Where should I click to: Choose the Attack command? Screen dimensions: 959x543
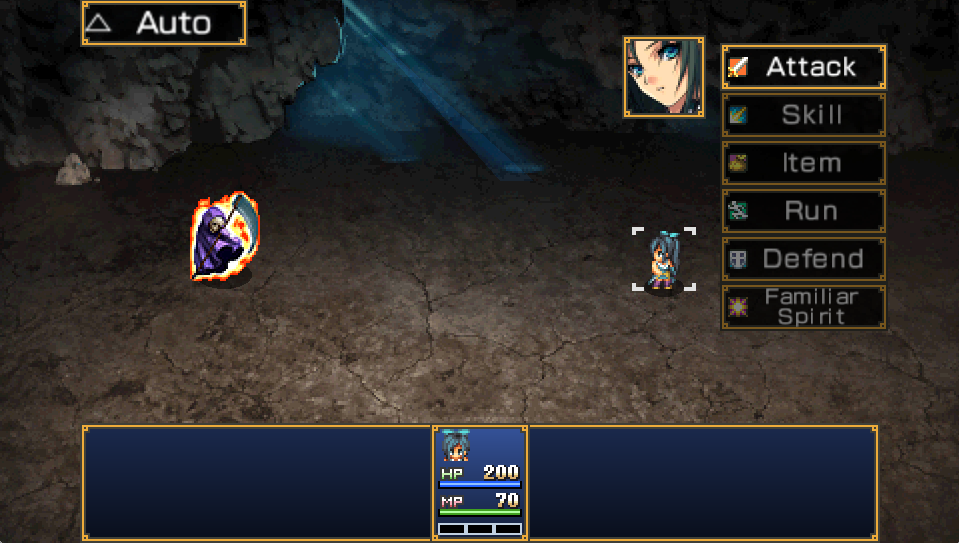click(x=804, y=67)
